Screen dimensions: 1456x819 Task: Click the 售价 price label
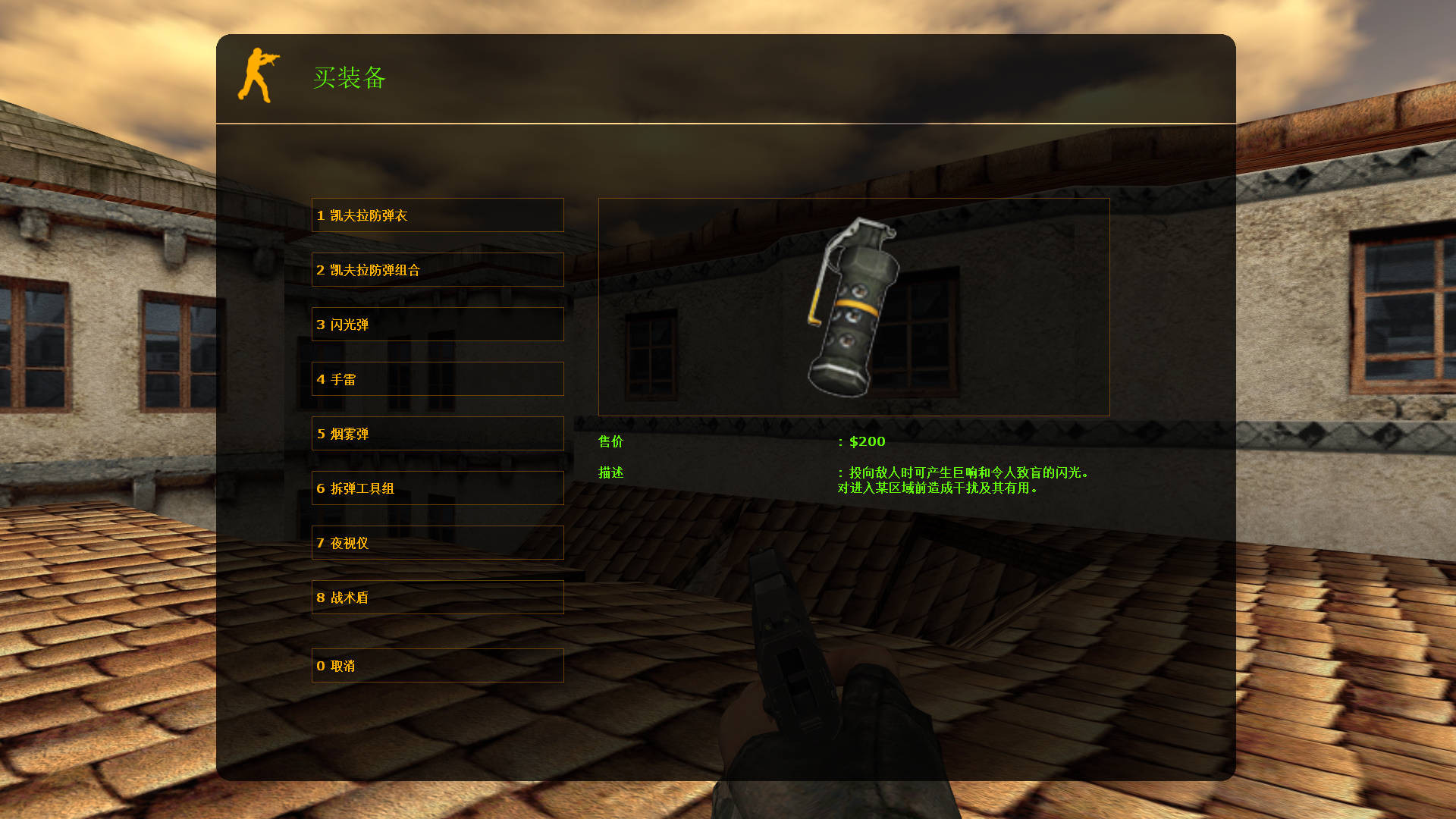[610, 441]
